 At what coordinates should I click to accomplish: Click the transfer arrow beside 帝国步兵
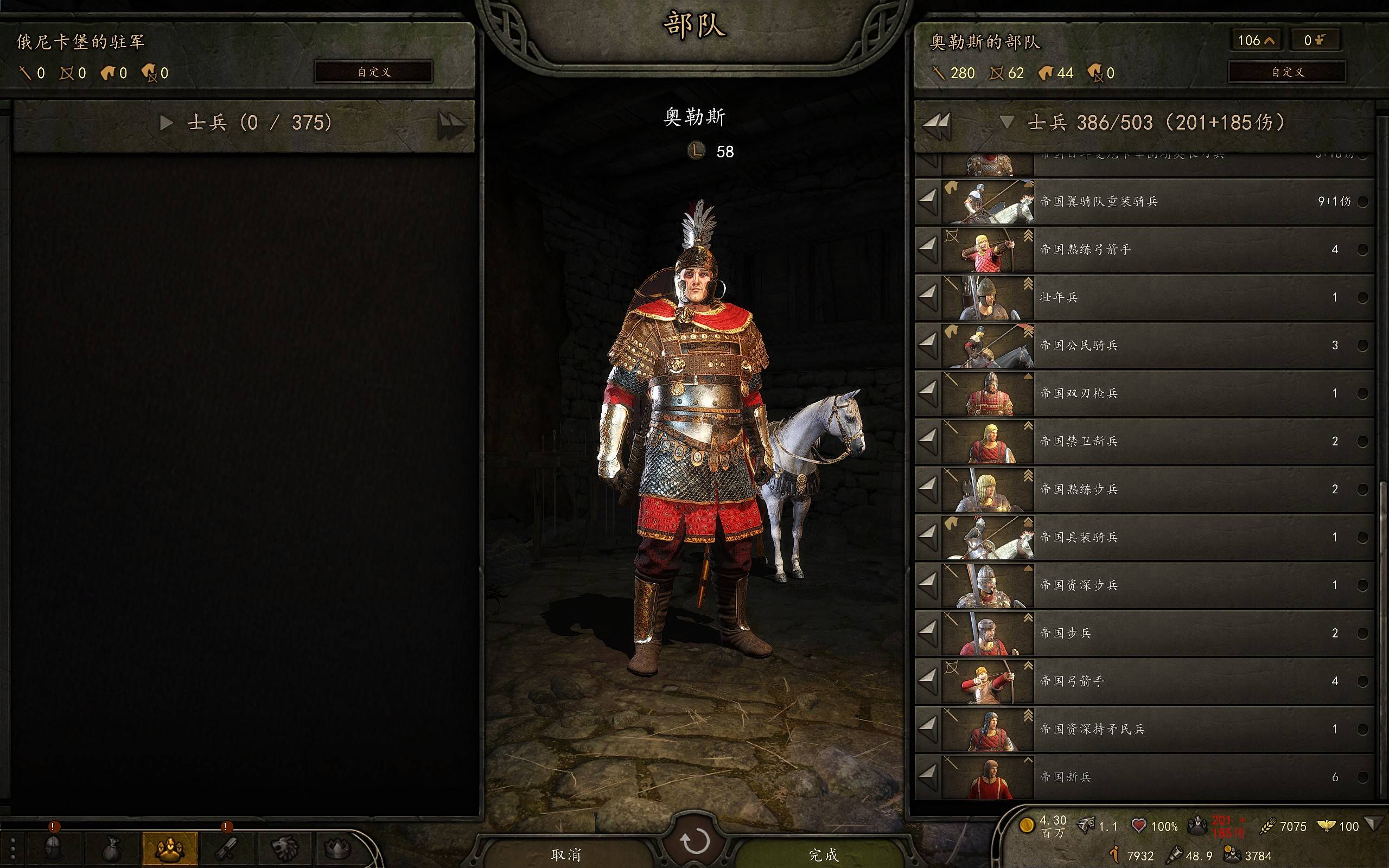pyautogui.click(x=927, y=633)
